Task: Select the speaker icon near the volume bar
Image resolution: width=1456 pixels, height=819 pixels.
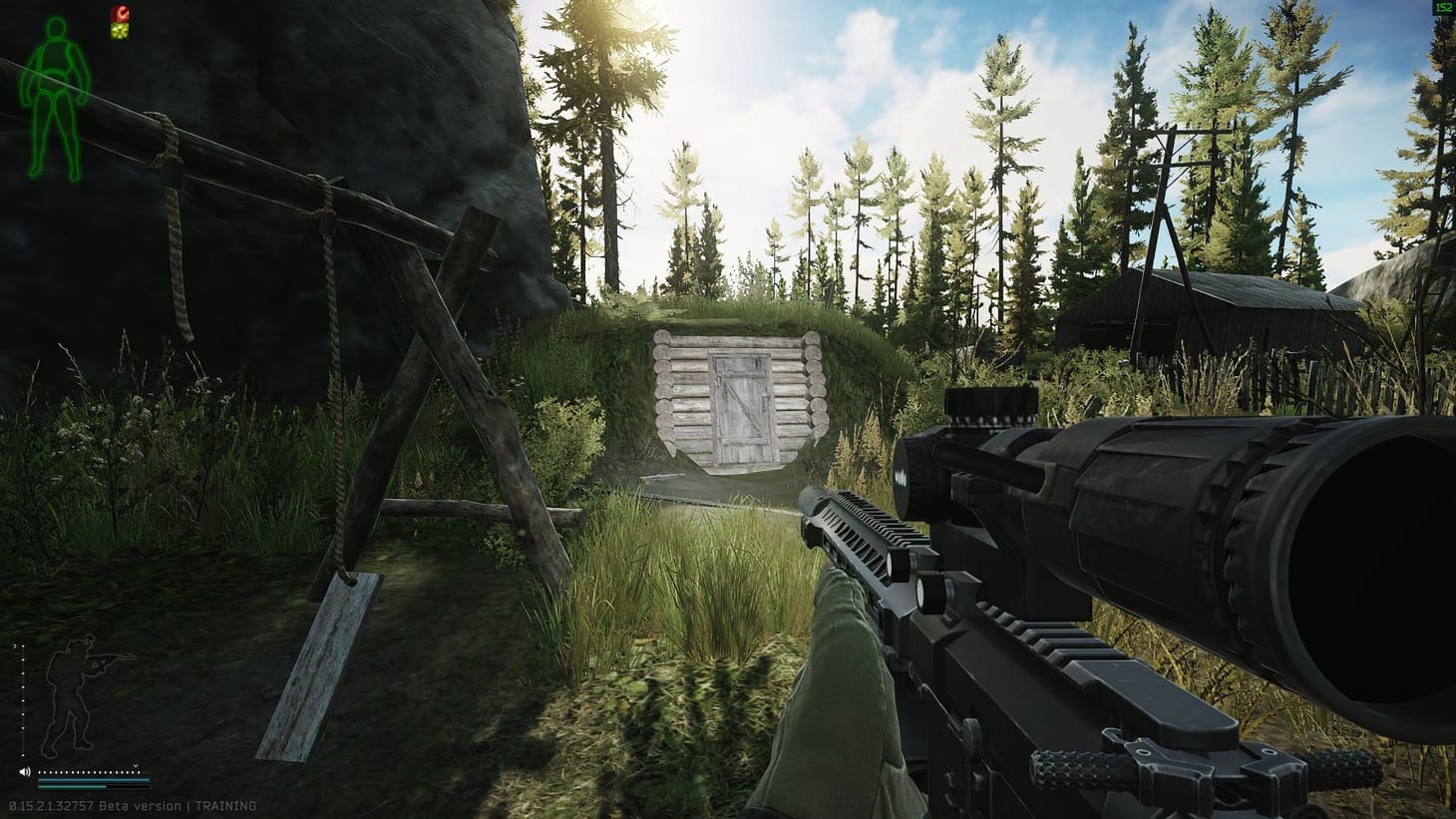Action: click(x=25, y=772)
